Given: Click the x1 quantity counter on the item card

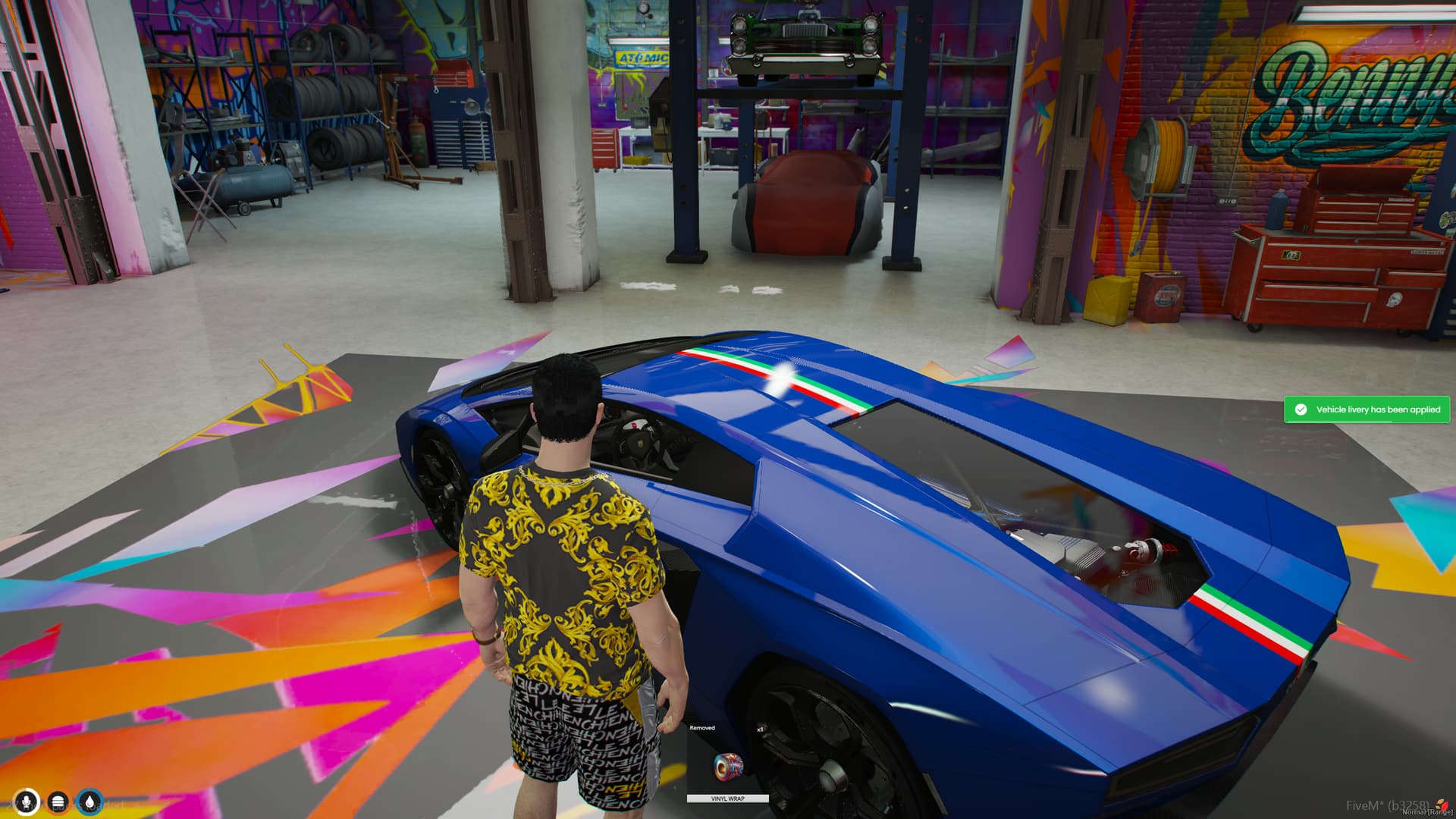Looking at the screenshot, I should click(x=761, y=730).
